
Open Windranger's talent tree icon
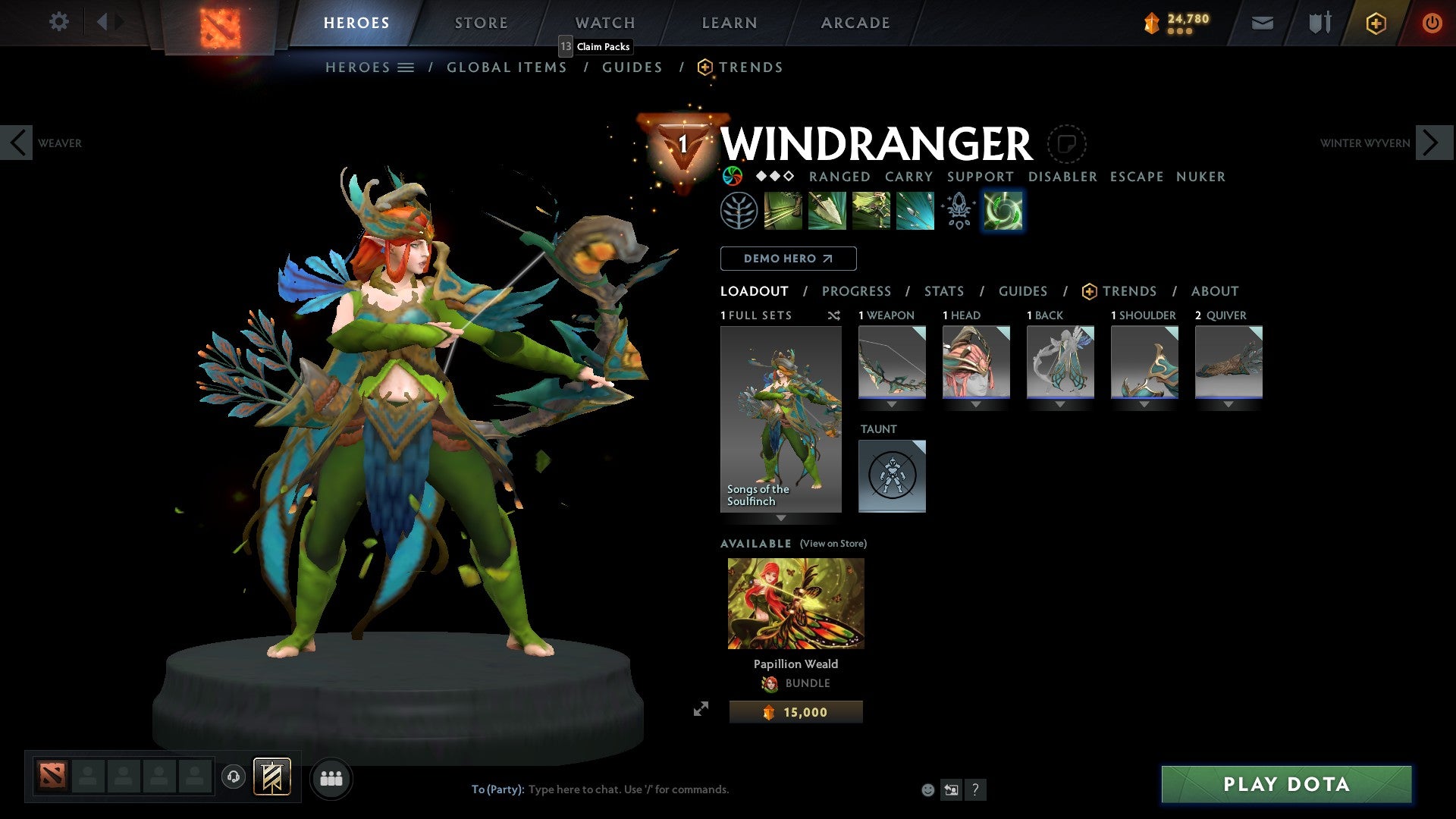click(x=739, y=210)
